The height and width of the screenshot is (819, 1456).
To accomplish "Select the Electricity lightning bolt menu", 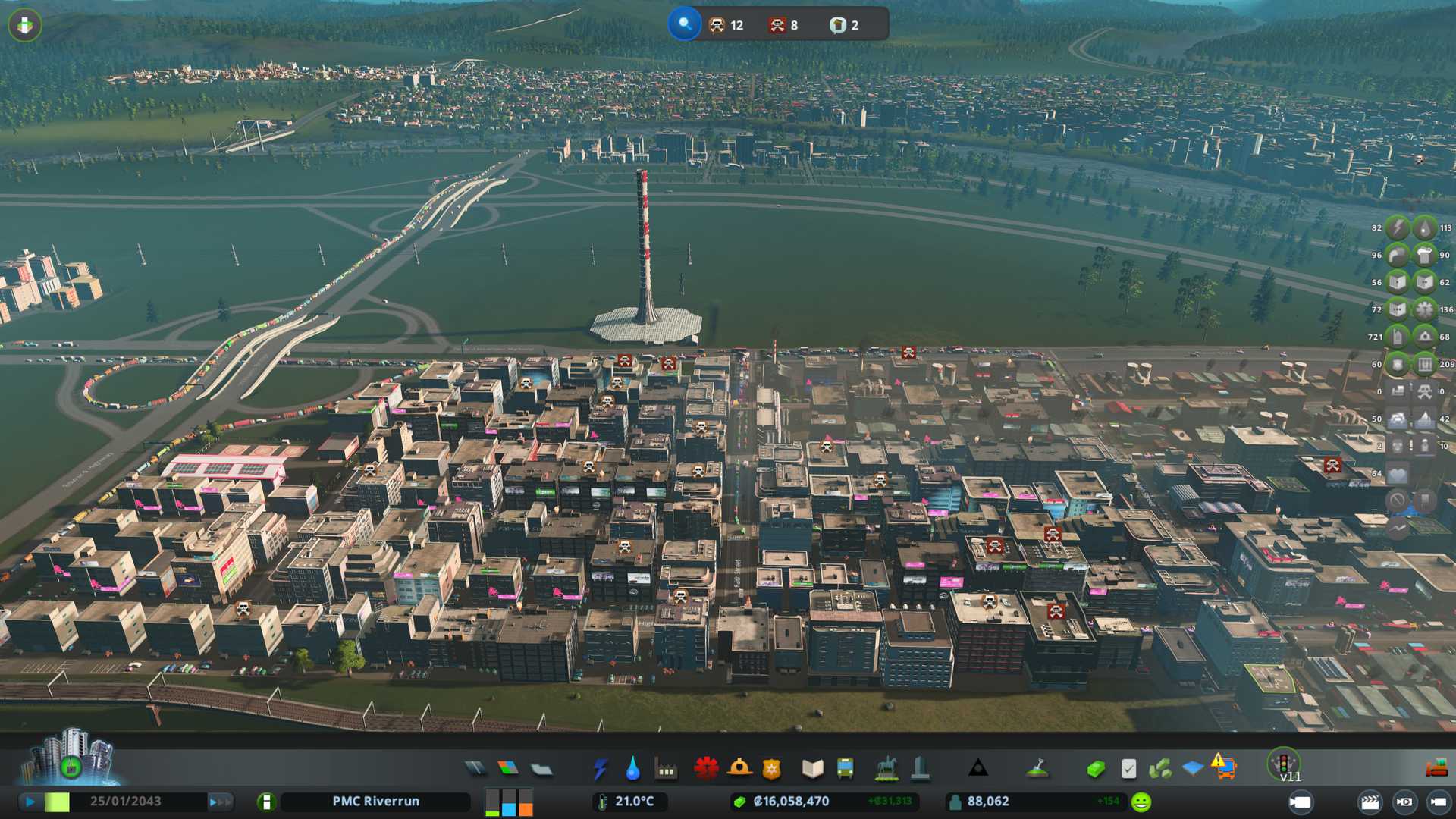I will pyautogui.click(x=600, y=769).
